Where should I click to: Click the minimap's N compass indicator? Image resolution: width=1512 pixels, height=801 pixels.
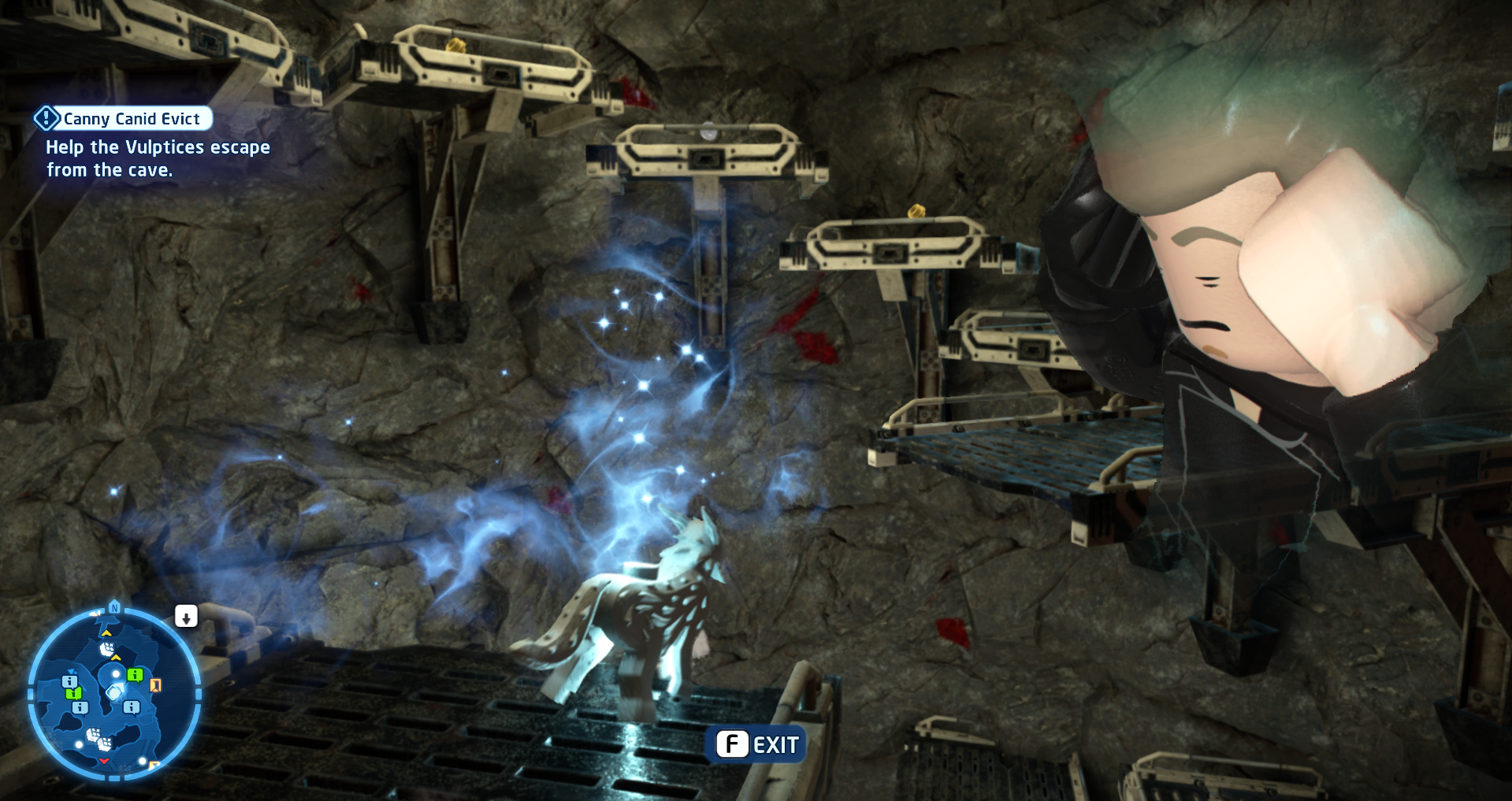(115, 607)
